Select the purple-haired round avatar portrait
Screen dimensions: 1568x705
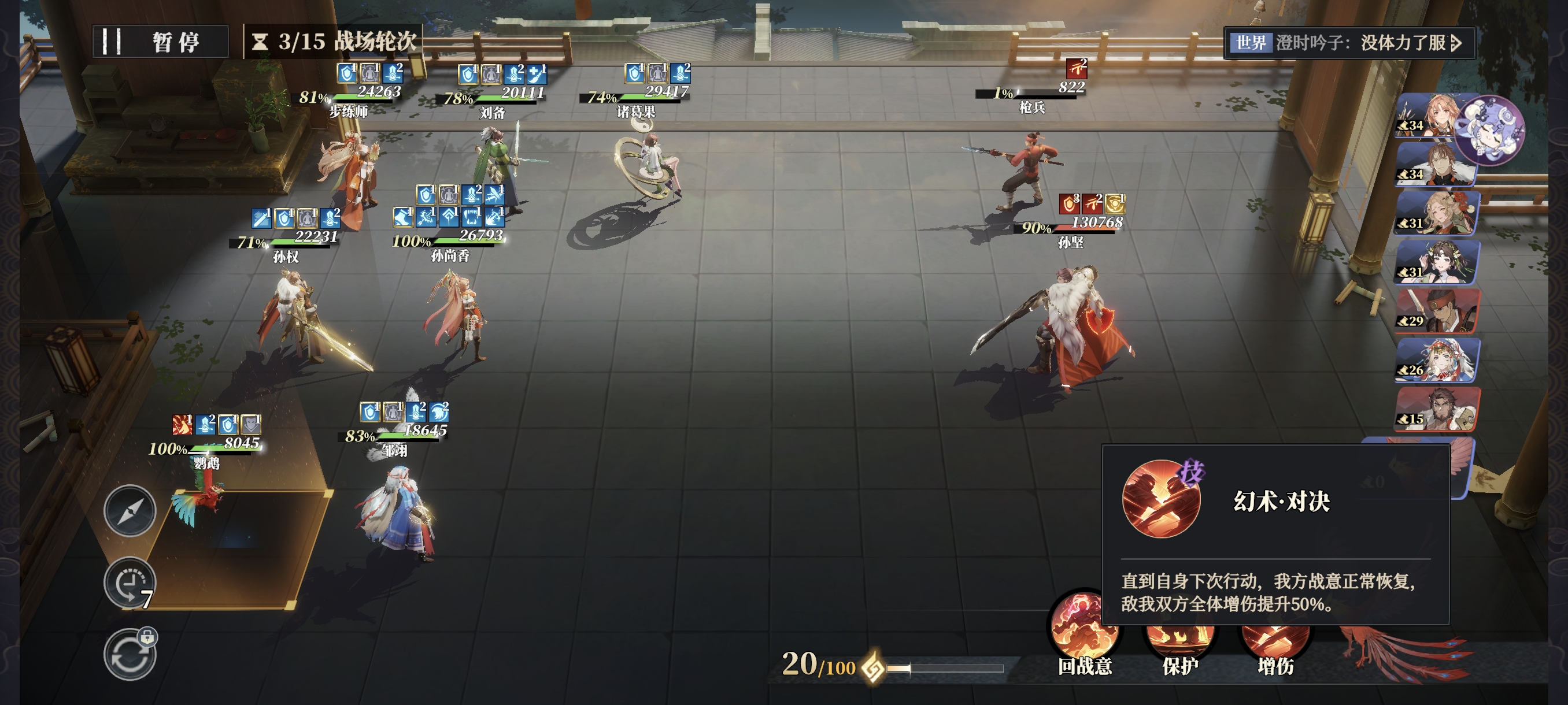1491,129
